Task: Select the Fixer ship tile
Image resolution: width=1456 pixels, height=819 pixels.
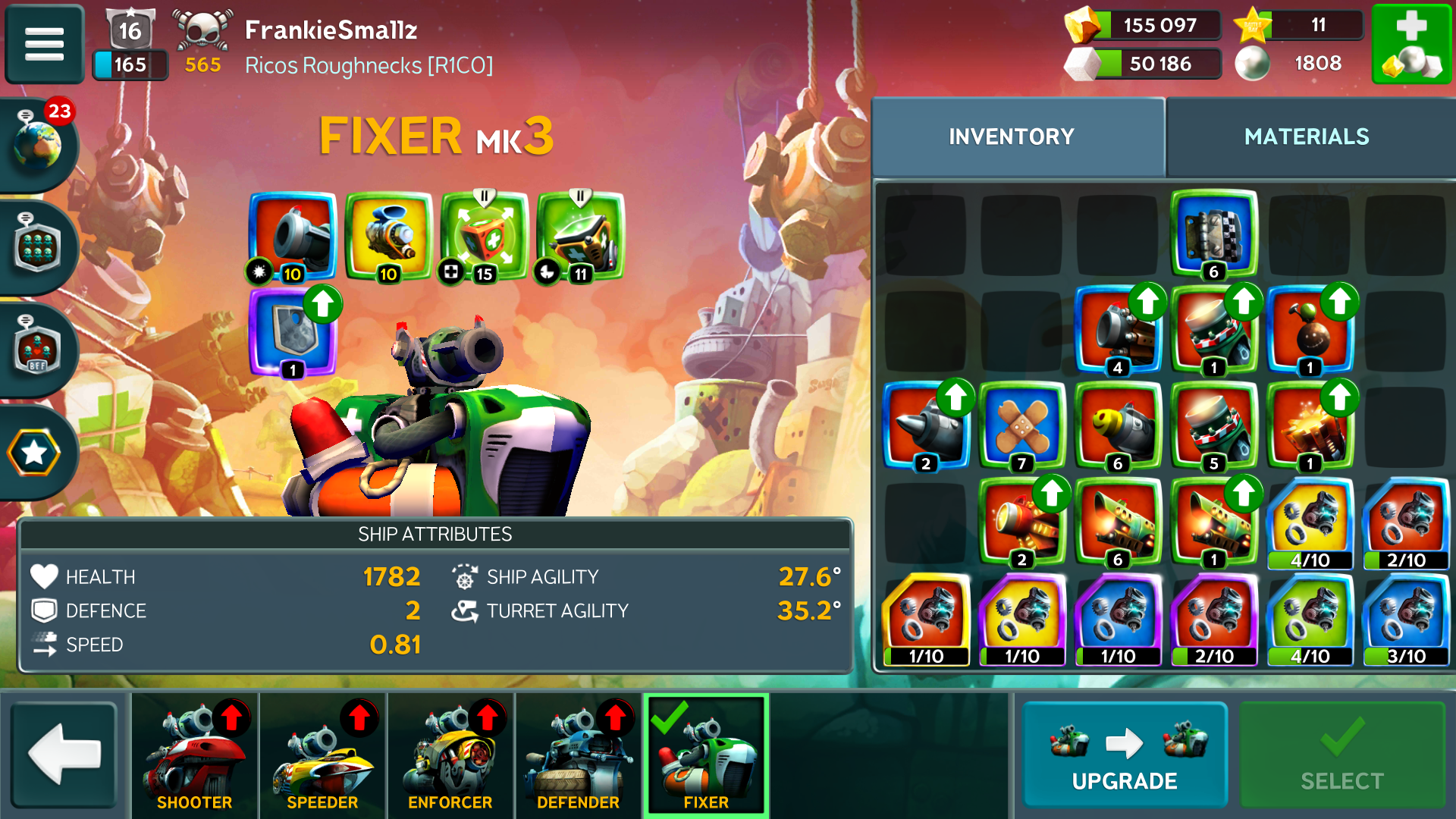Action: 706,755
